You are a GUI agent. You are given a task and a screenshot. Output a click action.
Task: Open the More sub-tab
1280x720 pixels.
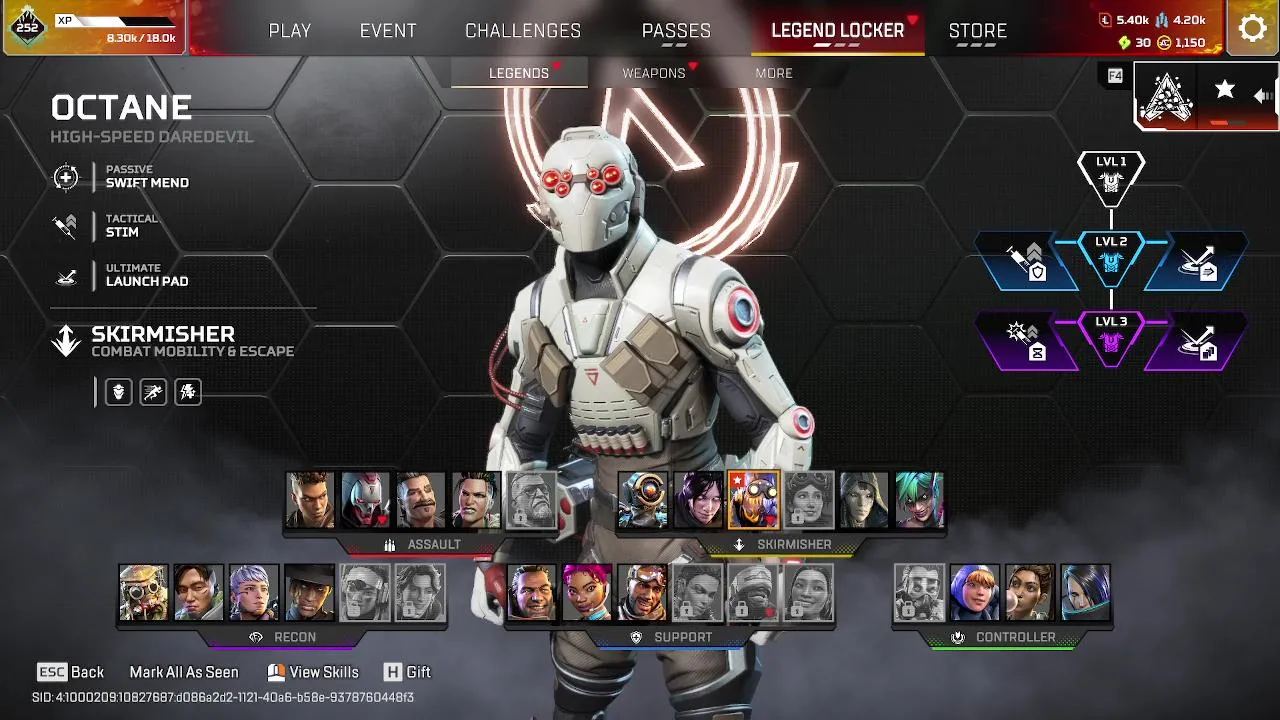coord(774,73)
